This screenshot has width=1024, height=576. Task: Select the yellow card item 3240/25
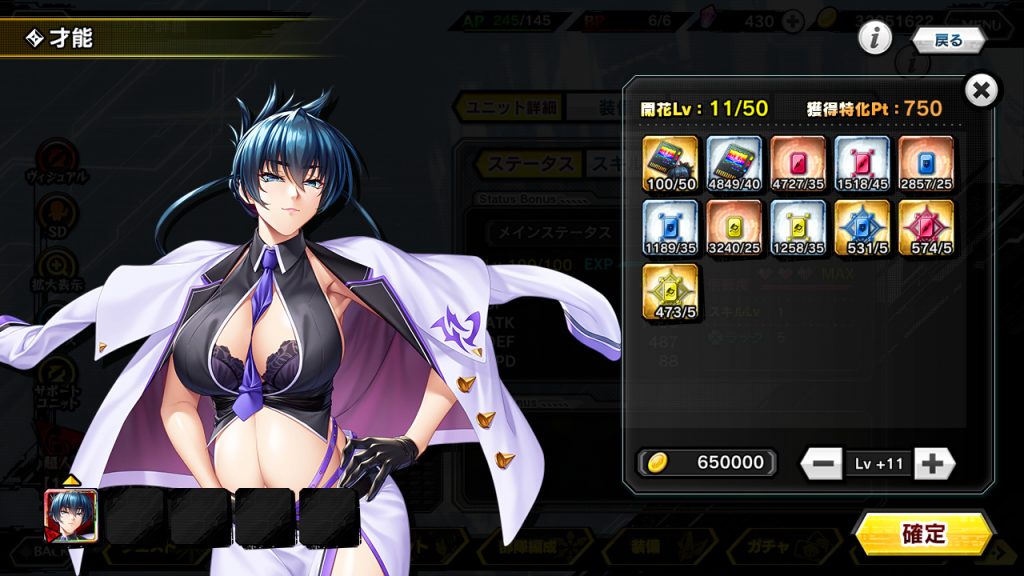(x=734, y=228)
